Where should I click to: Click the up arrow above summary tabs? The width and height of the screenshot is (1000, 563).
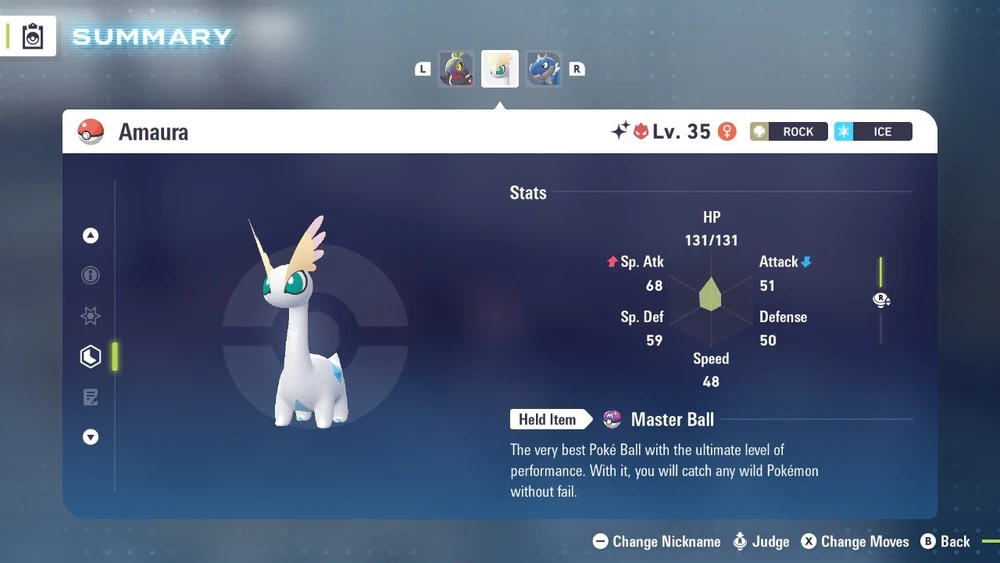[91, 236]
